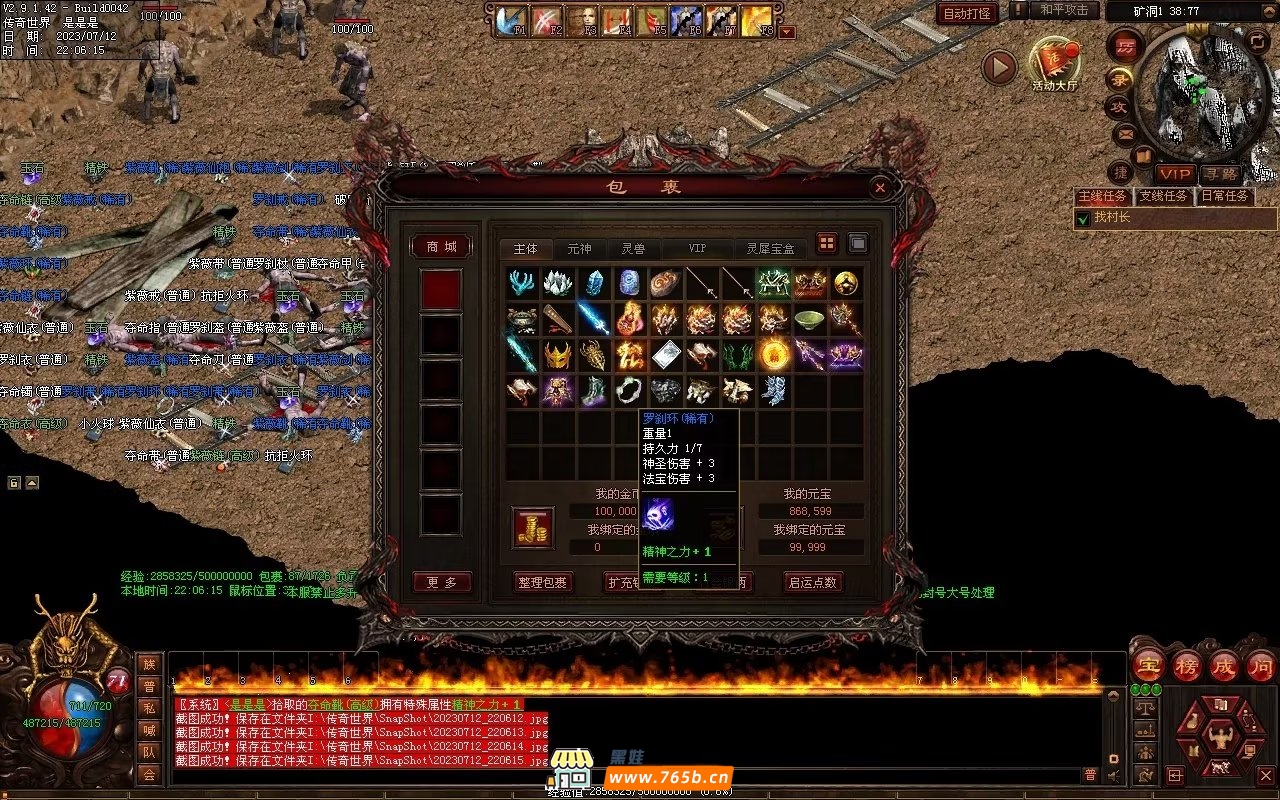Toggle the 找村长 quest checkbox
This screenshot has width=1280, height=800.
point(1082,218)
